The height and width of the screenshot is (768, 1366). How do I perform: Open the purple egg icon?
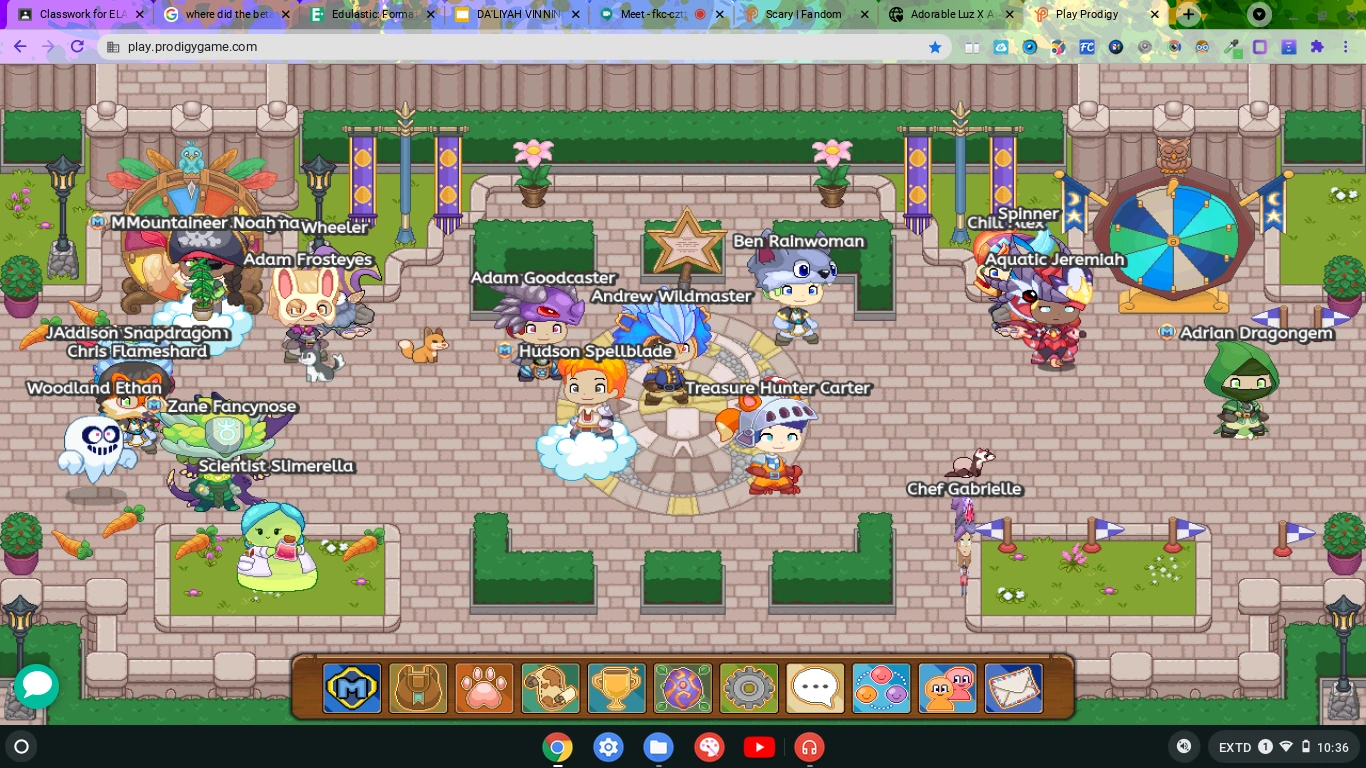tap(682, 687)
